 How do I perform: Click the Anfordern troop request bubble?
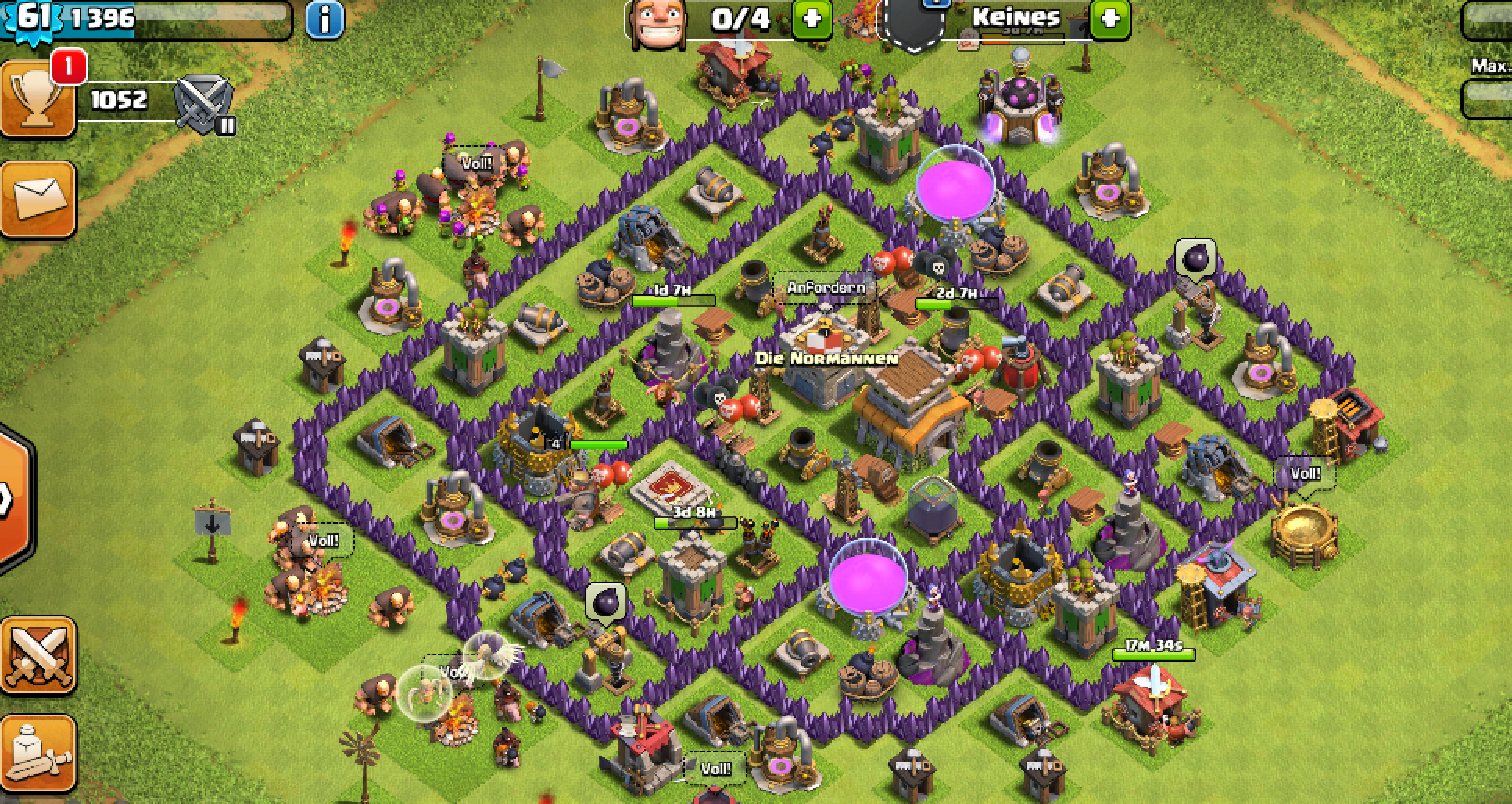tap(826, 287)
